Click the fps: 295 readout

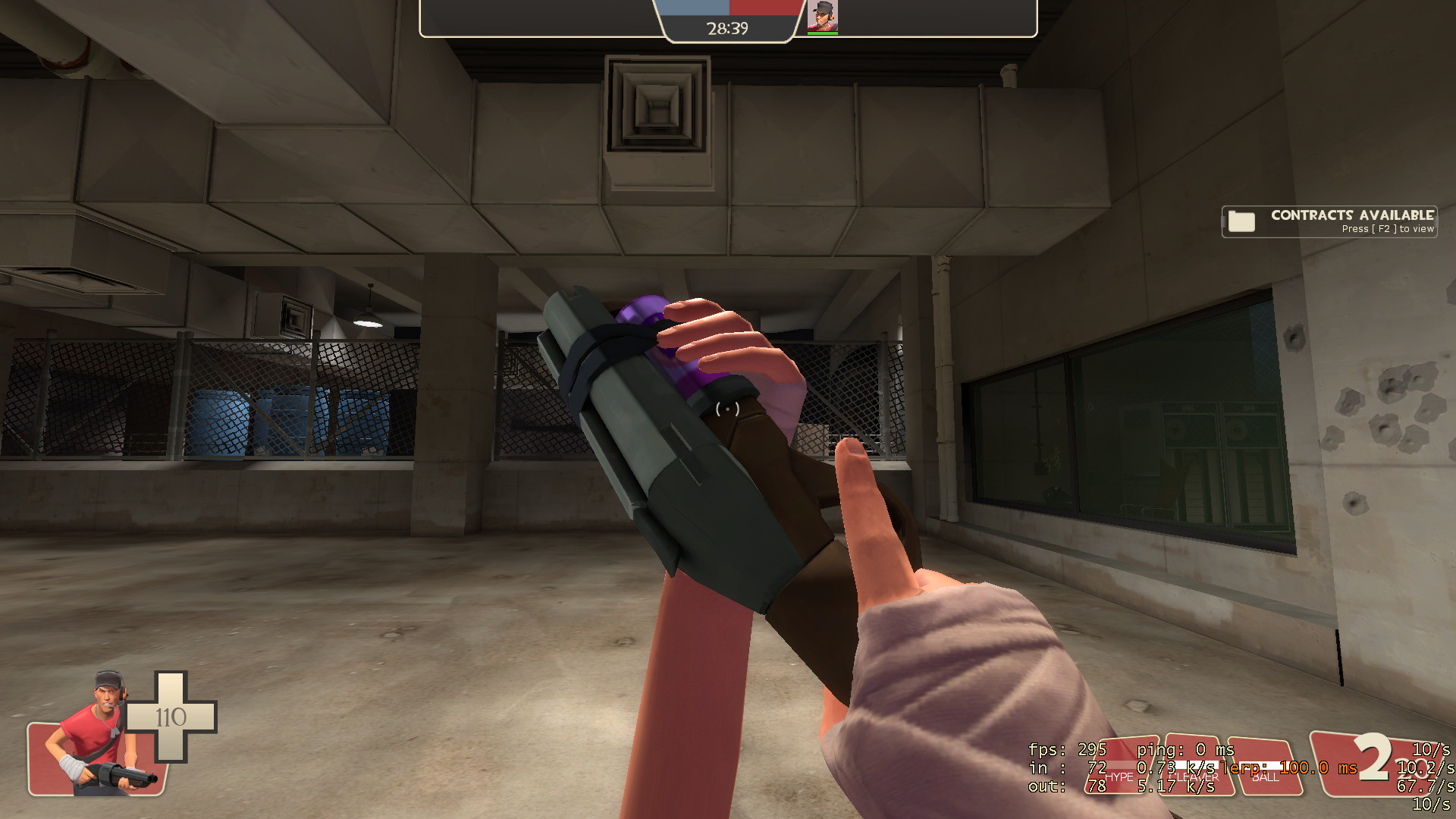click(x=1065, y=749)
